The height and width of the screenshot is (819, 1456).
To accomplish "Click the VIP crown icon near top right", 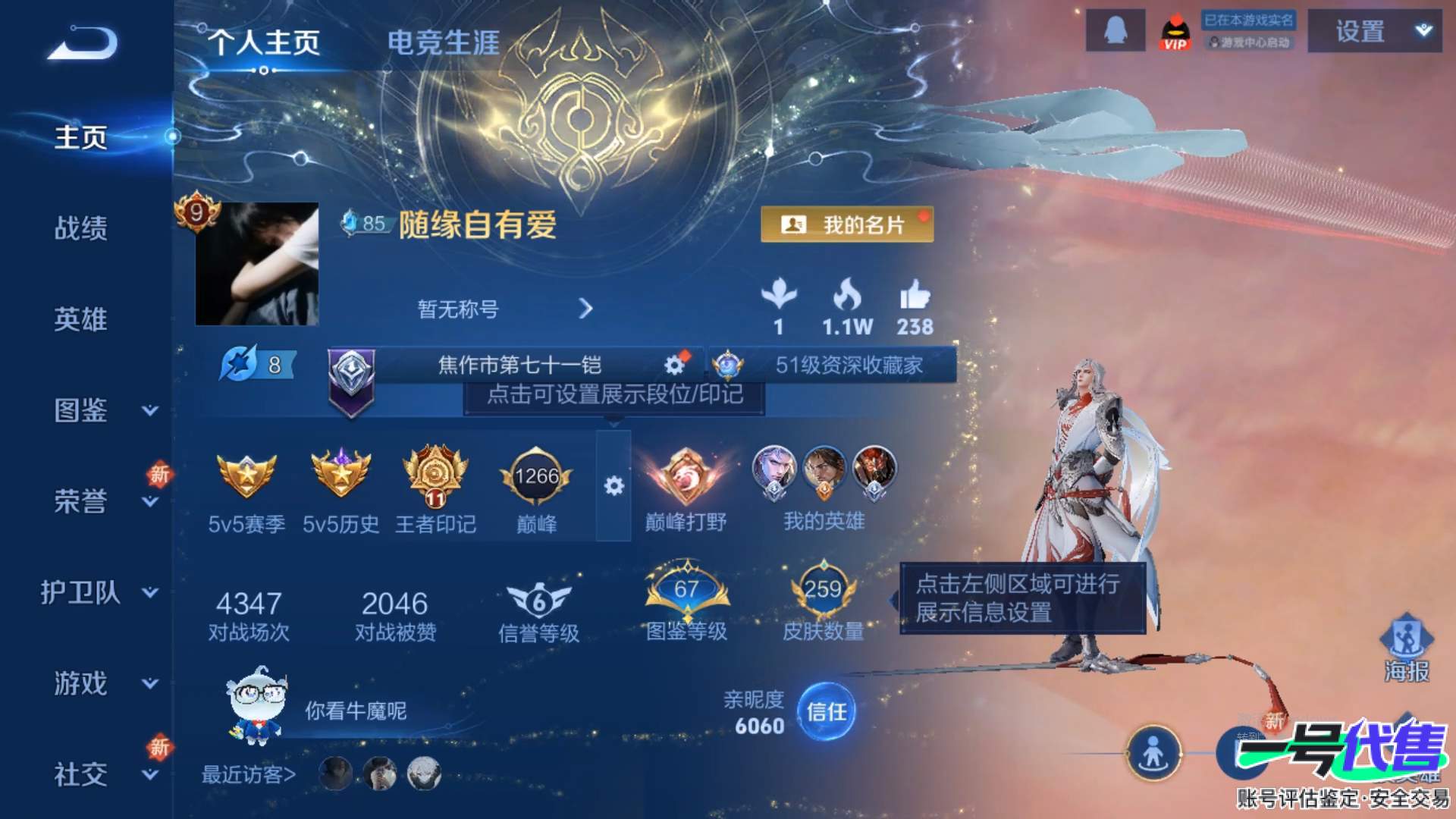I will [x=1174, y=33].
